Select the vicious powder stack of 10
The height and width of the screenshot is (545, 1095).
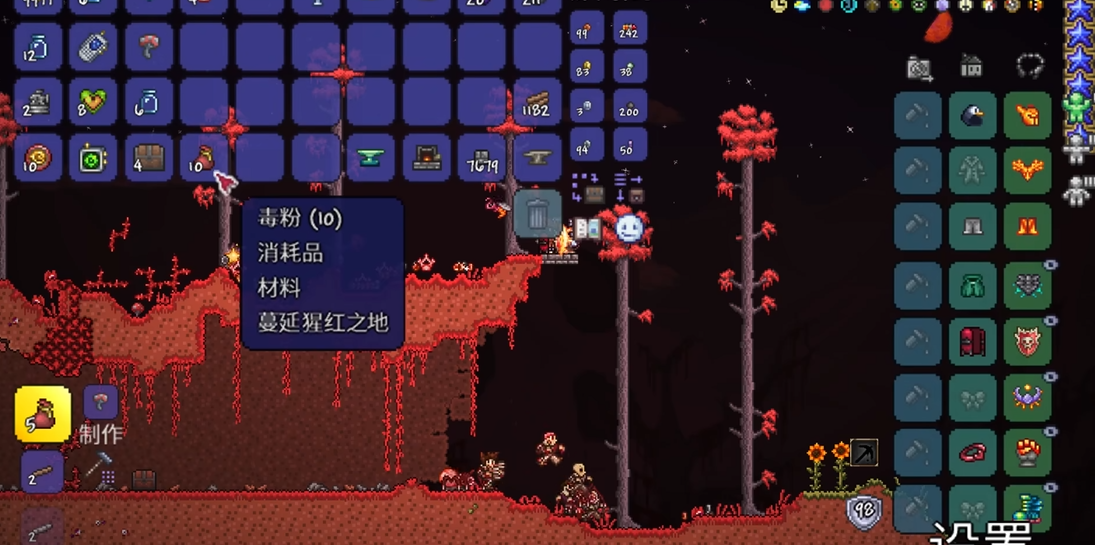[204, 157]
